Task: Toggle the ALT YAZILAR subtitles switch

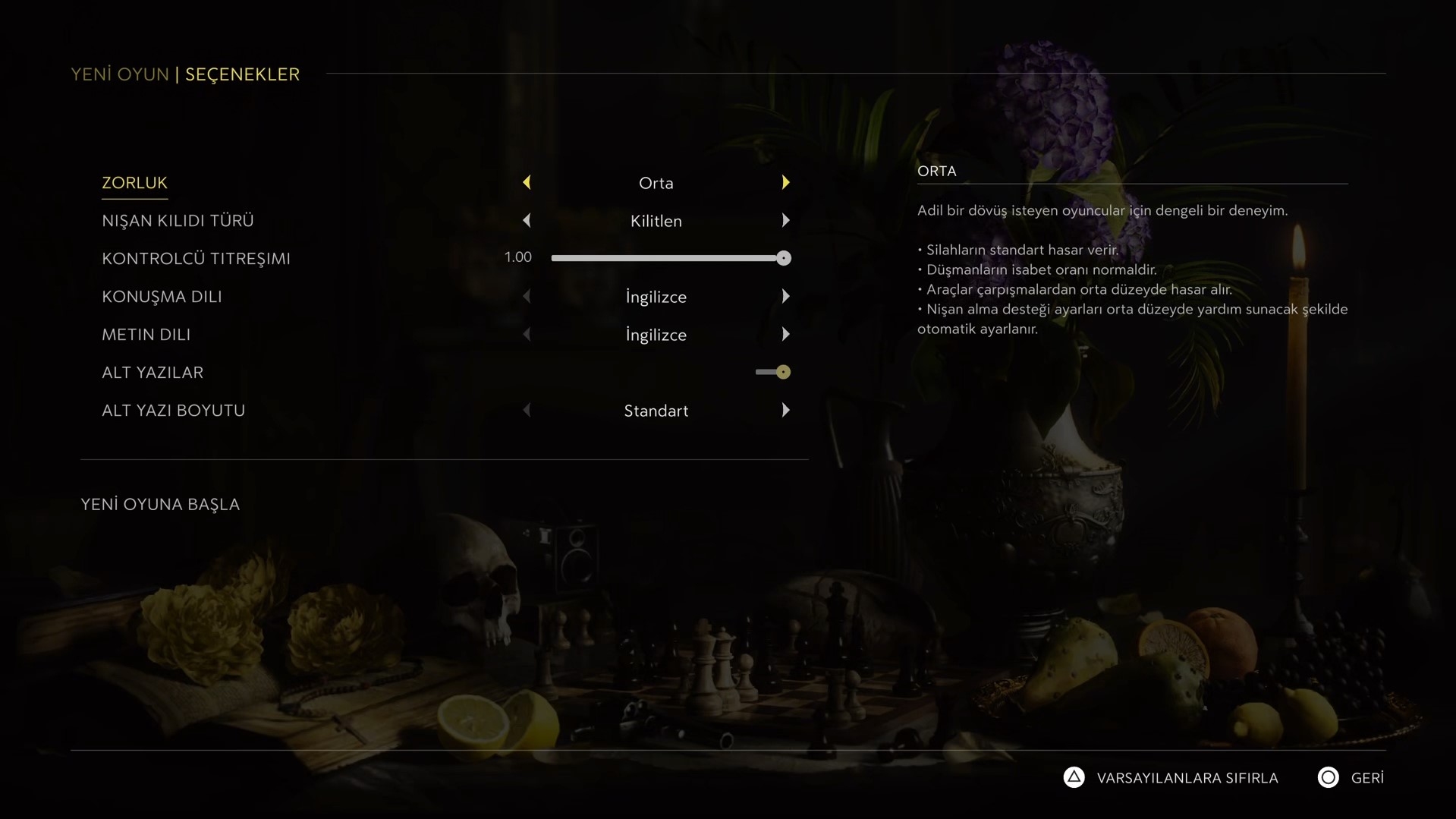Action: pyautogui.click(x=773, y=372)
